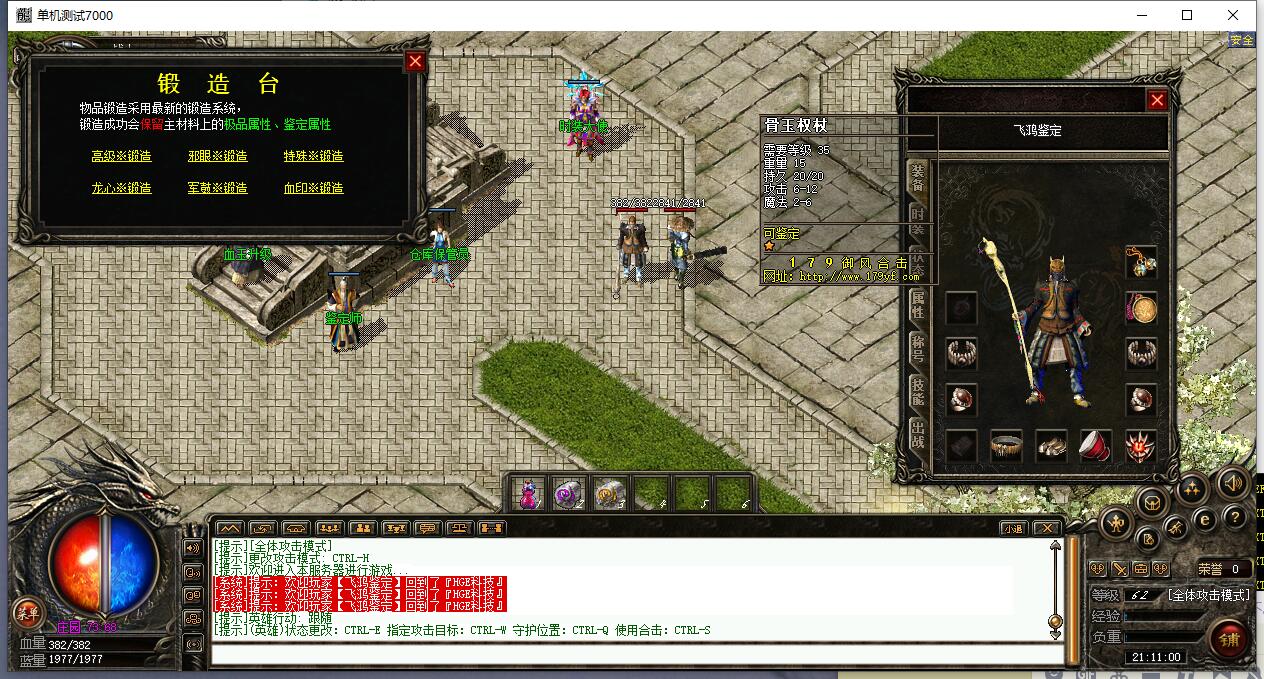Close the 锻造台 forging dialog
Image resolution: width=1264 pixels, height=679 pixels.
(x=416, y=62)
